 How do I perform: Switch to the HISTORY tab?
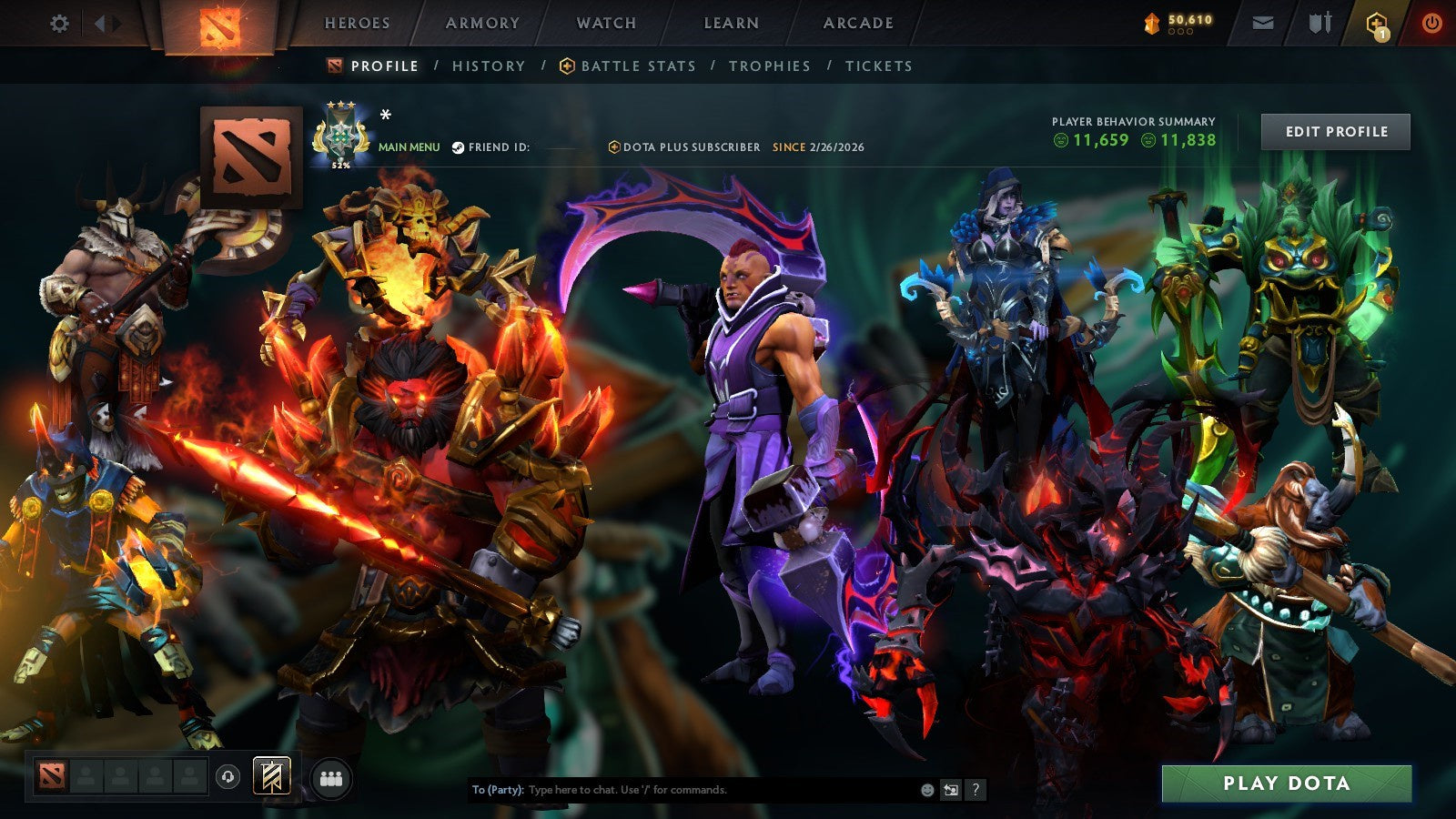(488, 66)
